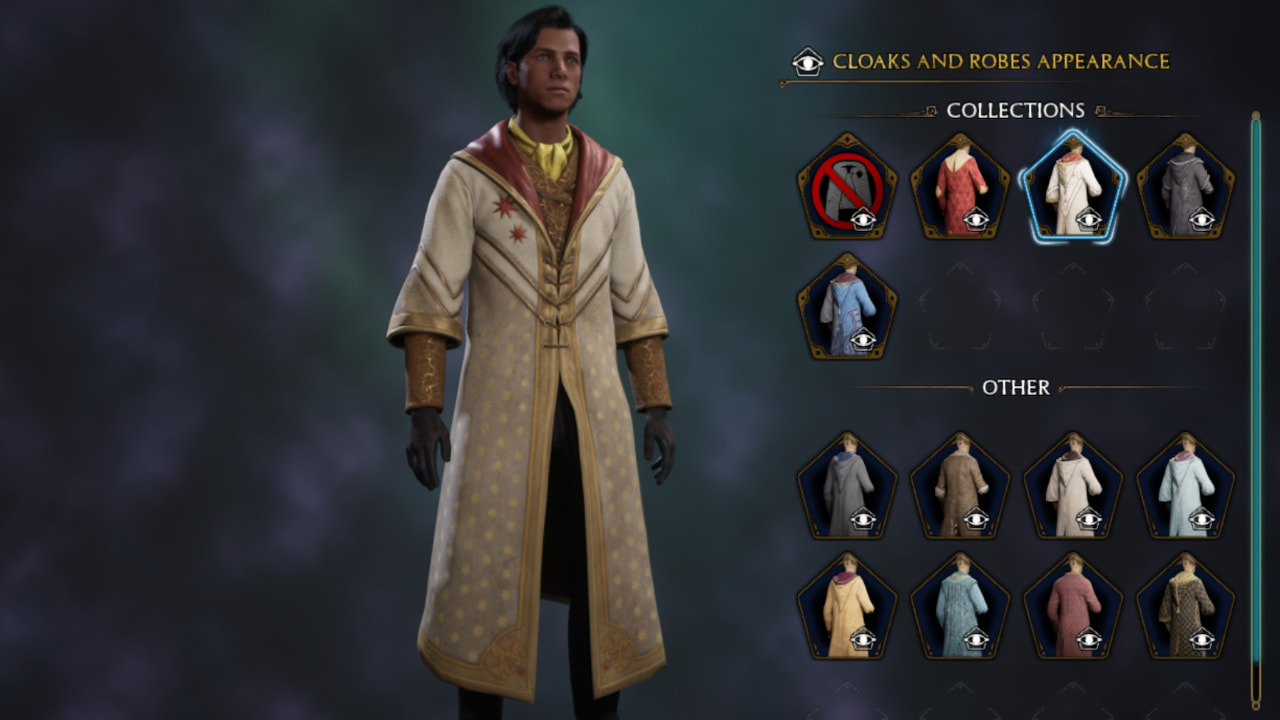Choose the blue floral robe in Collections
Screen dimensions: 1280x720
[848, 305]
